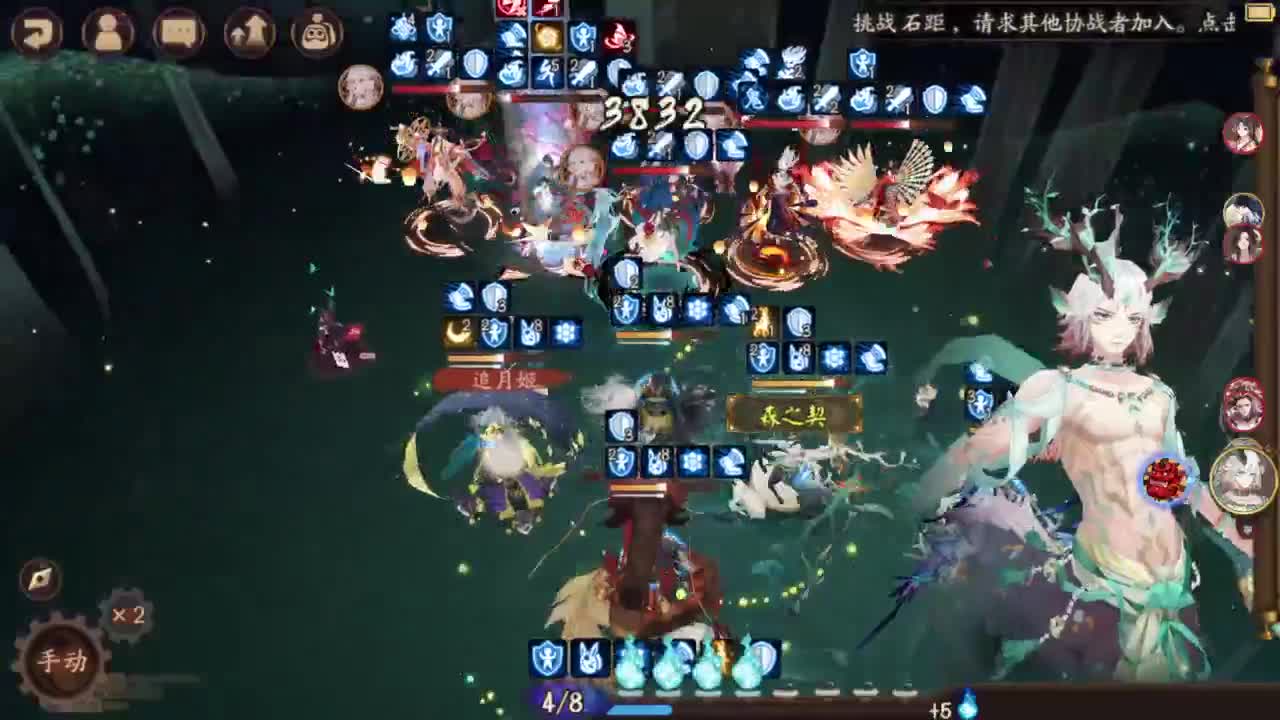Open the chat message bubble icon

point(178,32)
